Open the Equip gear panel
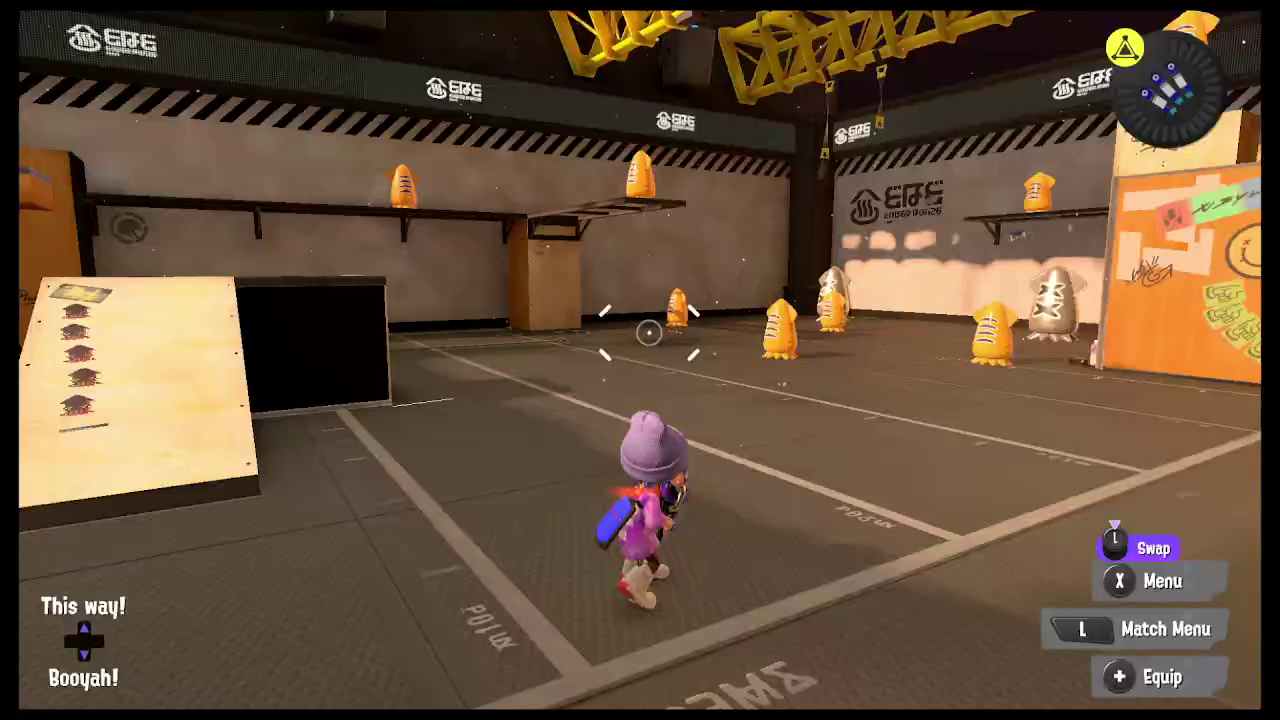 tap(1160, 677)
